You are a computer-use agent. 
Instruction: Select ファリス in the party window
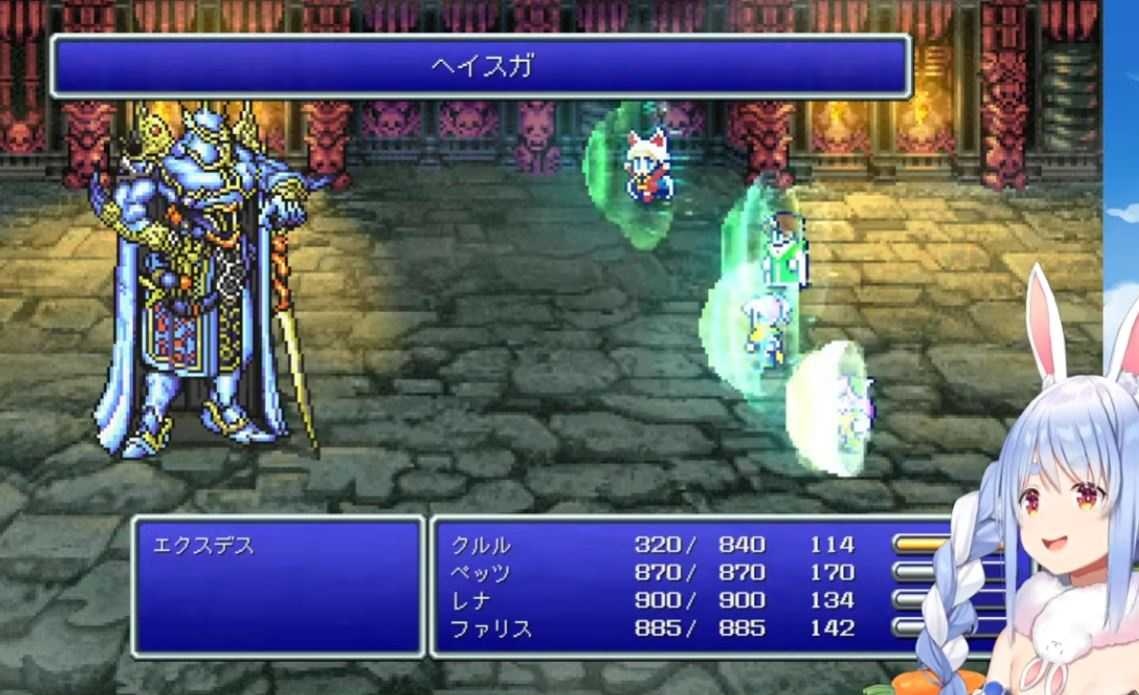(491, 629)
